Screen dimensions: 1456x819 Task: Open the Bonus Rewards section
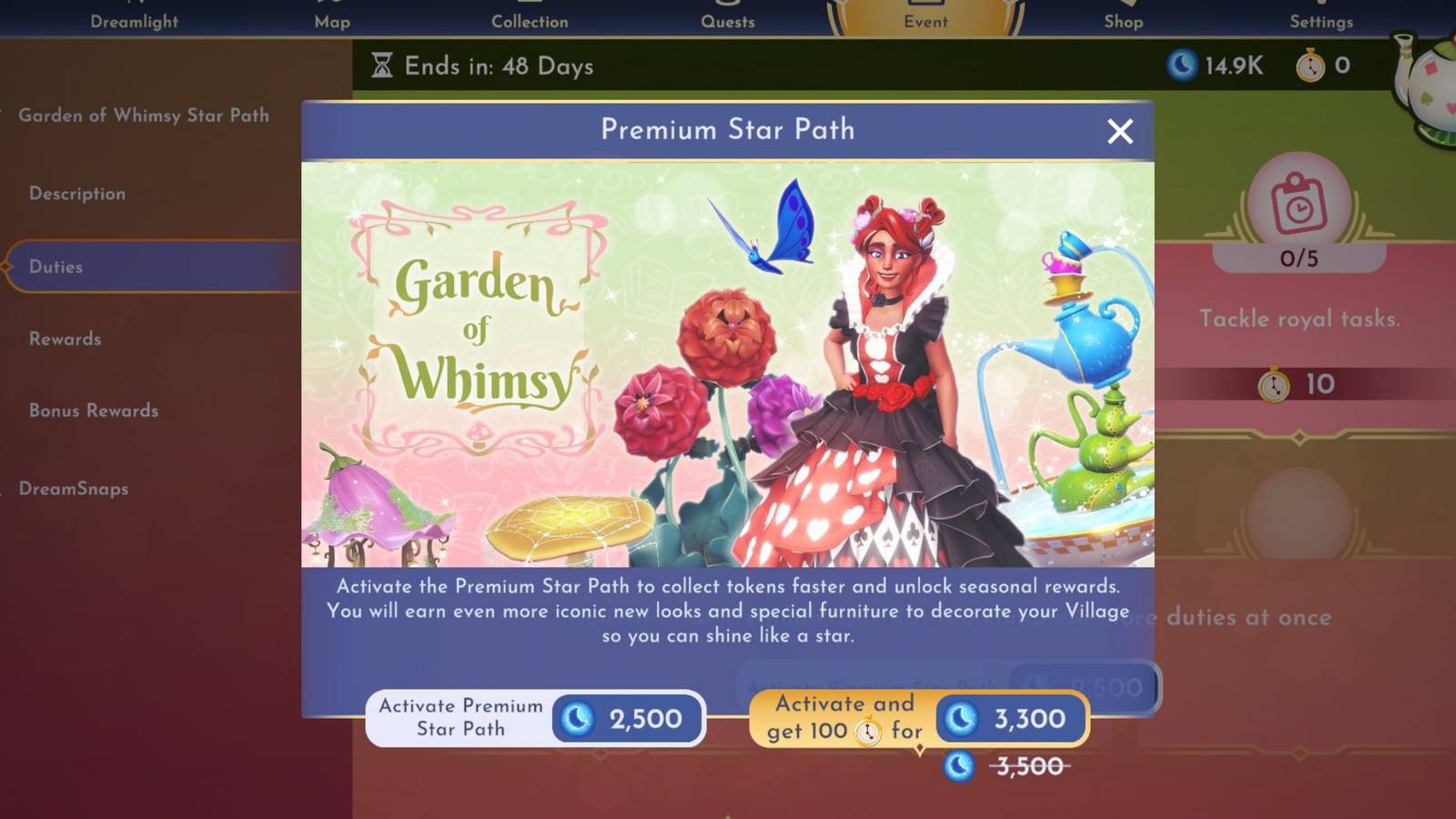pyautogui.click(x=91, y=411)
